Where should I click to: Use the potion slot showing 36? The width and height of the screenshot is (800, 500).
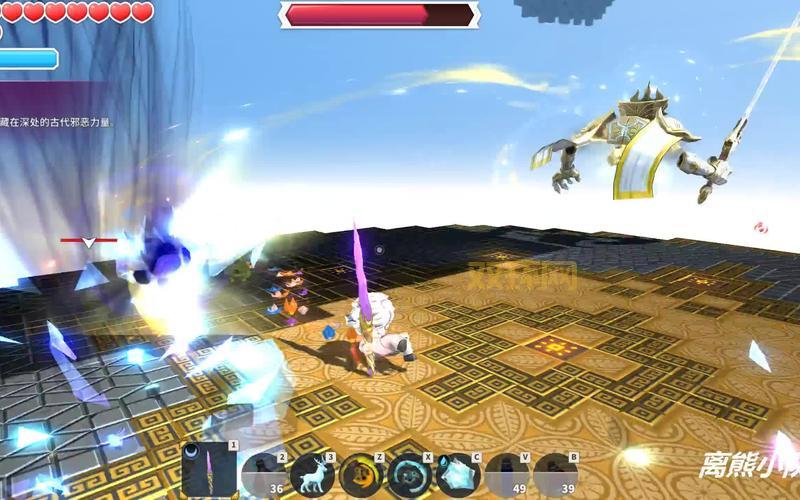263,474
